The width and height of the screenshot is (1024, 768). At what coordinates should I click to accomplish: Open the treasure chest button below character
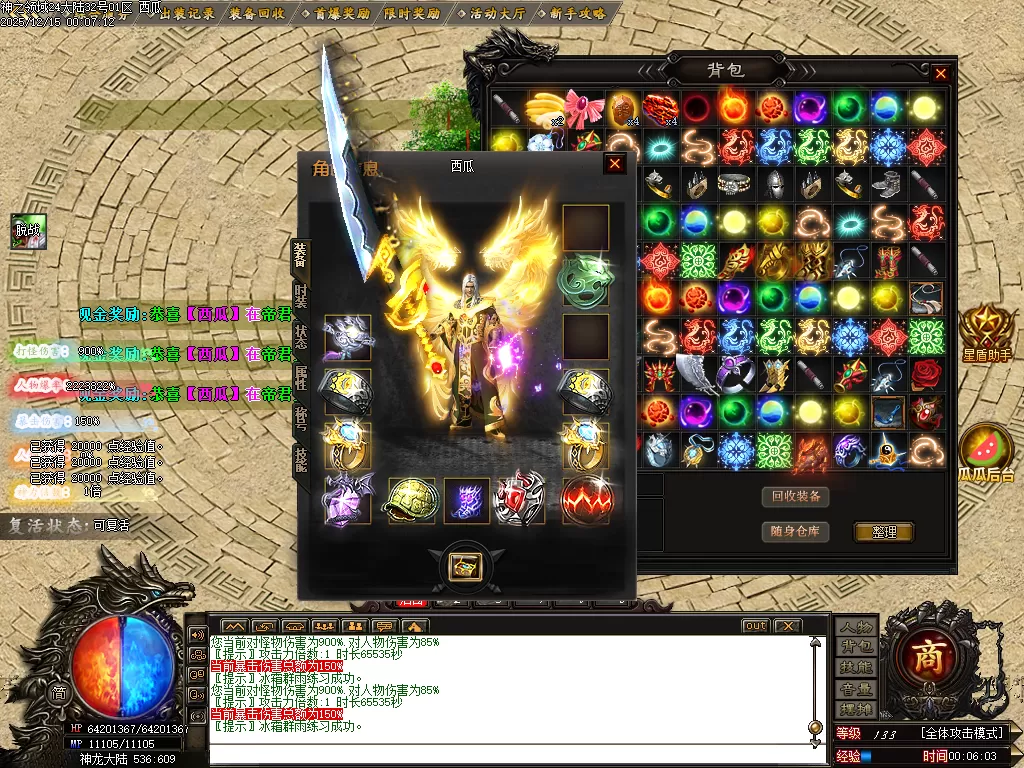pos(465,566)
